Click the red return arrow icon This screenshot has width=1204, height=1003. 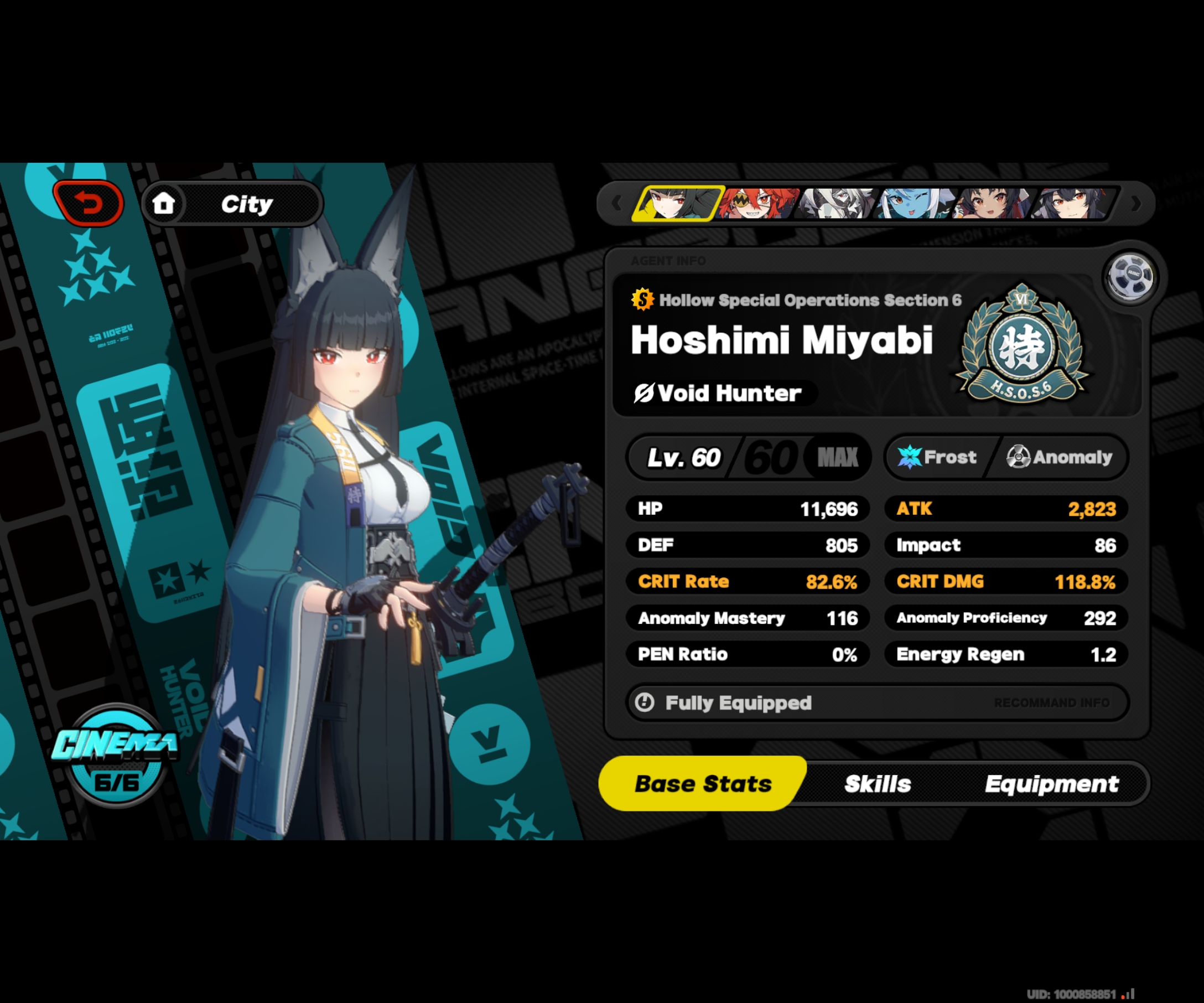[x=89, y=202]
